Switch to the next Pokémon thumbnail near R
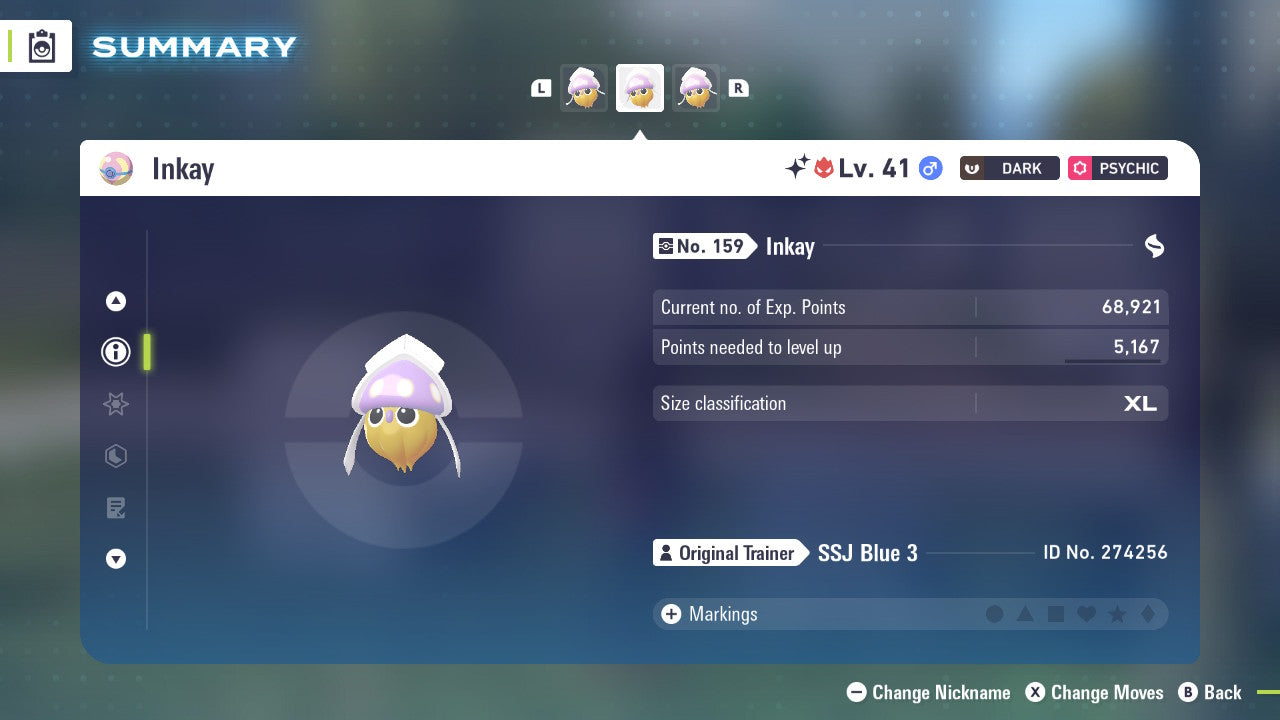 [695, 88]
